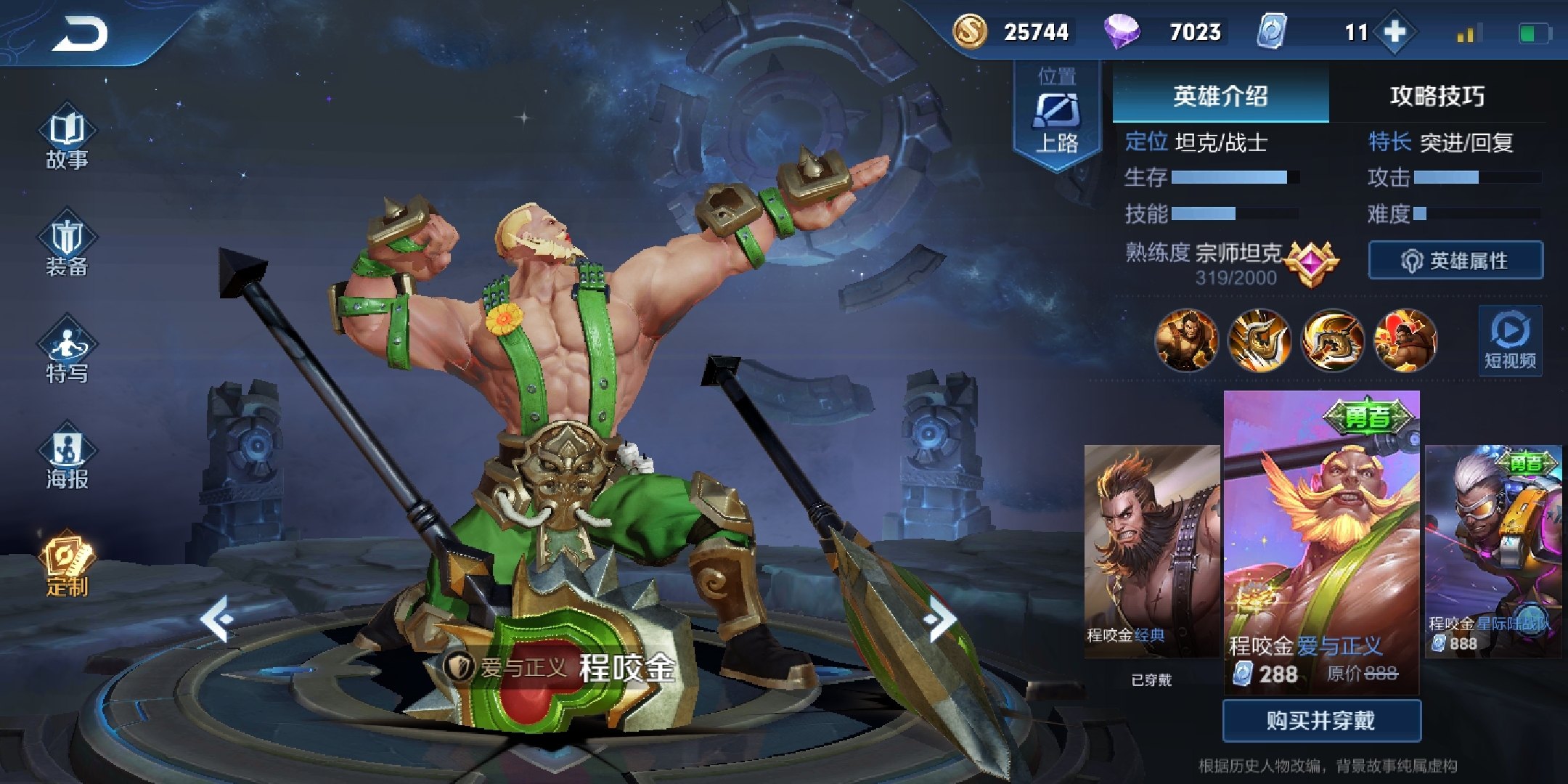Open the 英雄属性 hero attributes
Image resolution: width=1568 pixels, height=784 pixels.
(x=1455, y=260)
